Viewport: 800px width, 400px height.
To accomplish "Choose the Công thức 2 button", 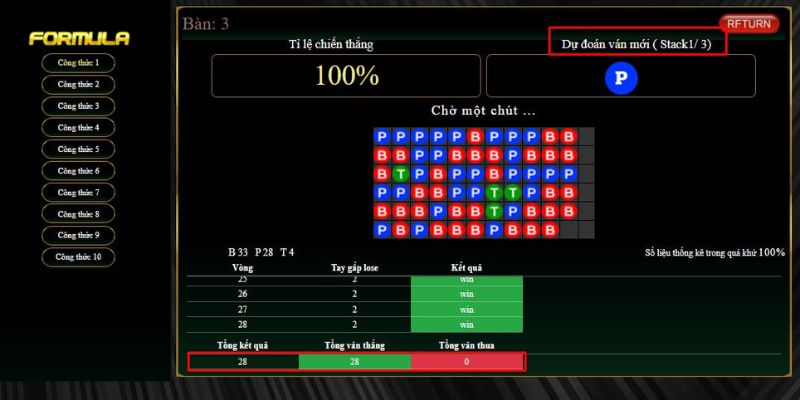I will point(78,84).
